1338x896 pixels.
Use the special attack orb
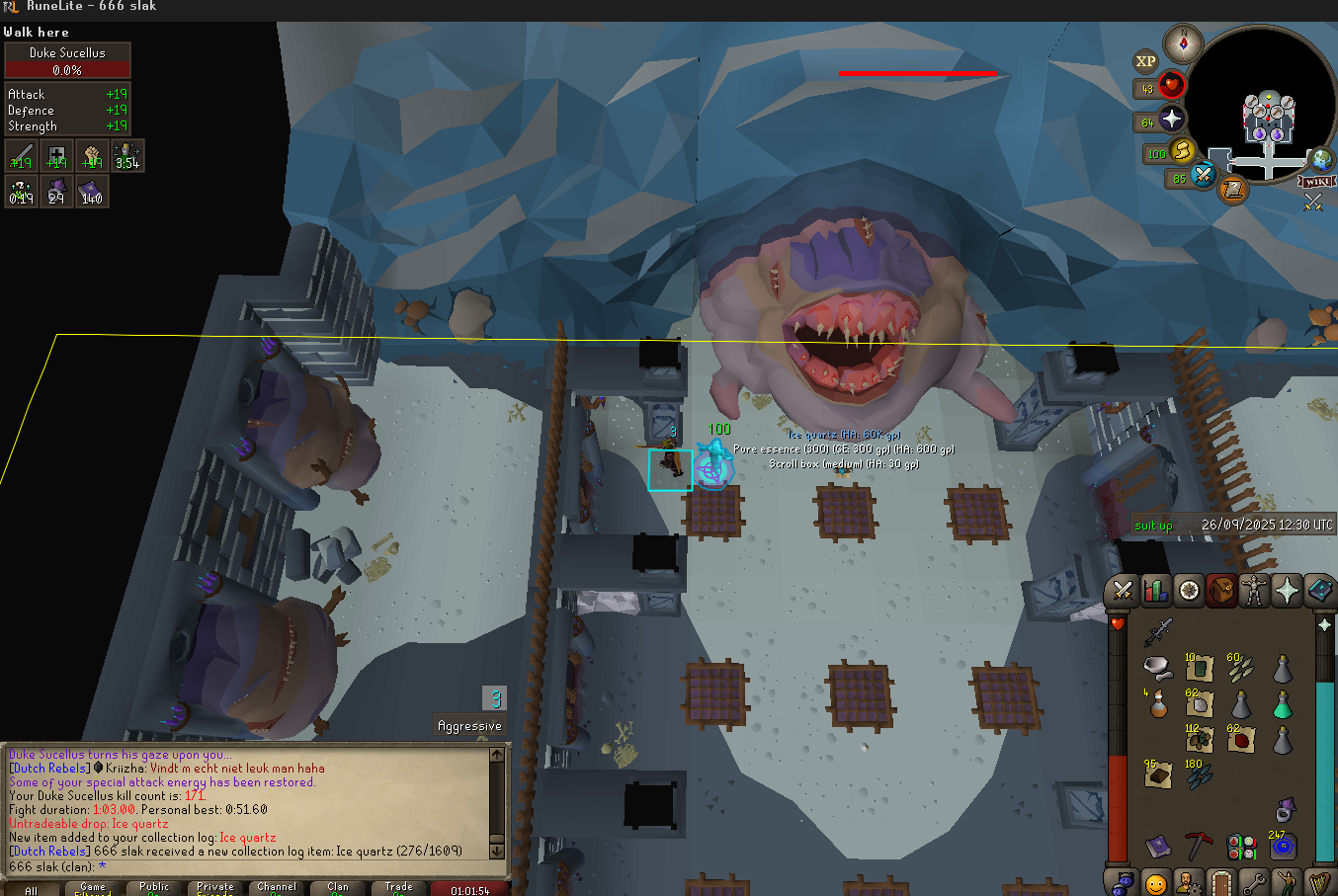1203,176
